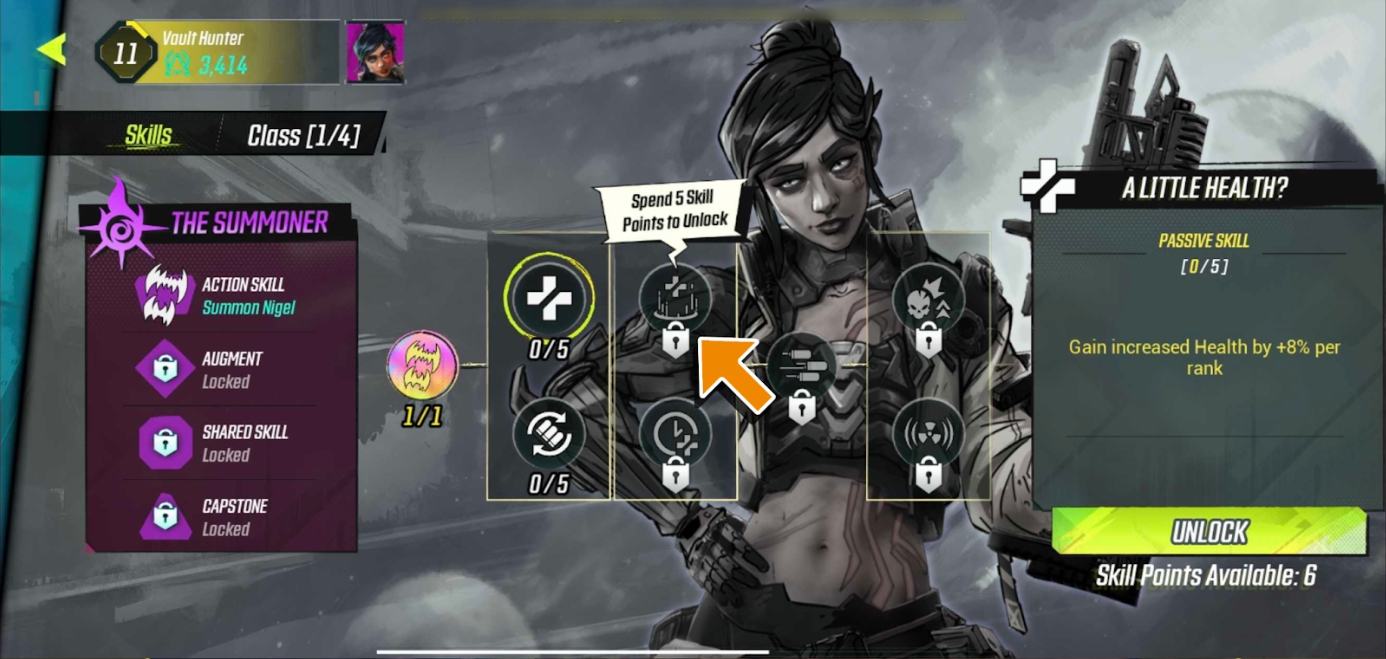
Task: Select the Summon Nigel 1/1 skill node
Action: 422,367
